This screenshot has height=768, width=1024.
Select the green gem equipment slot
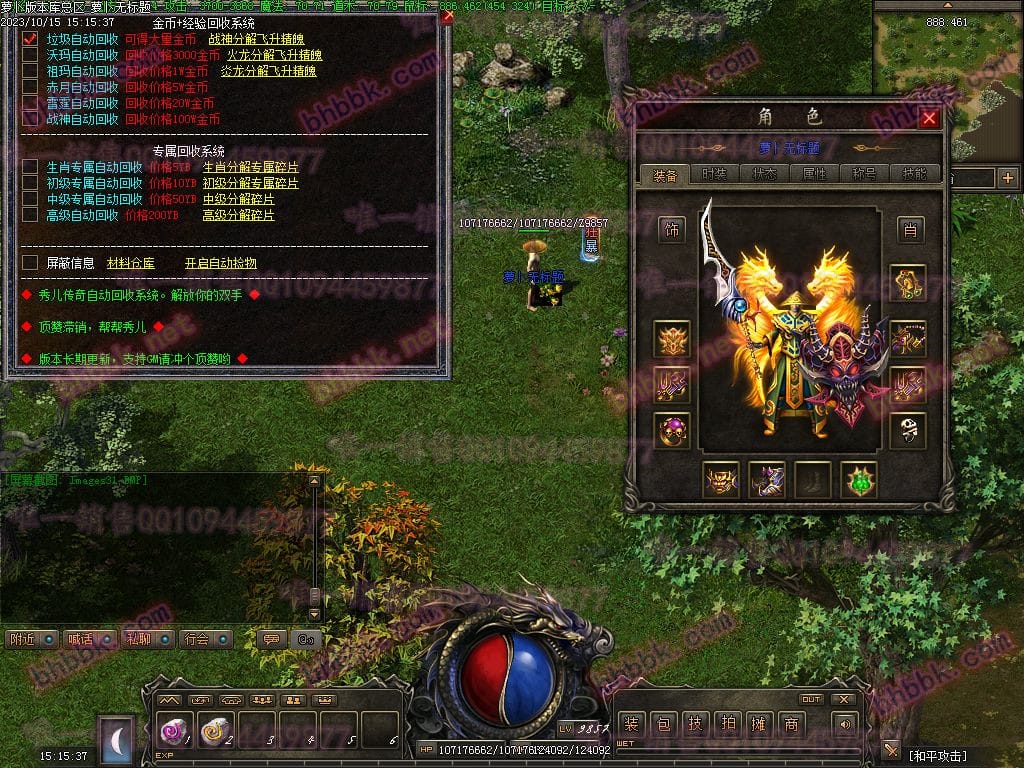858,480
